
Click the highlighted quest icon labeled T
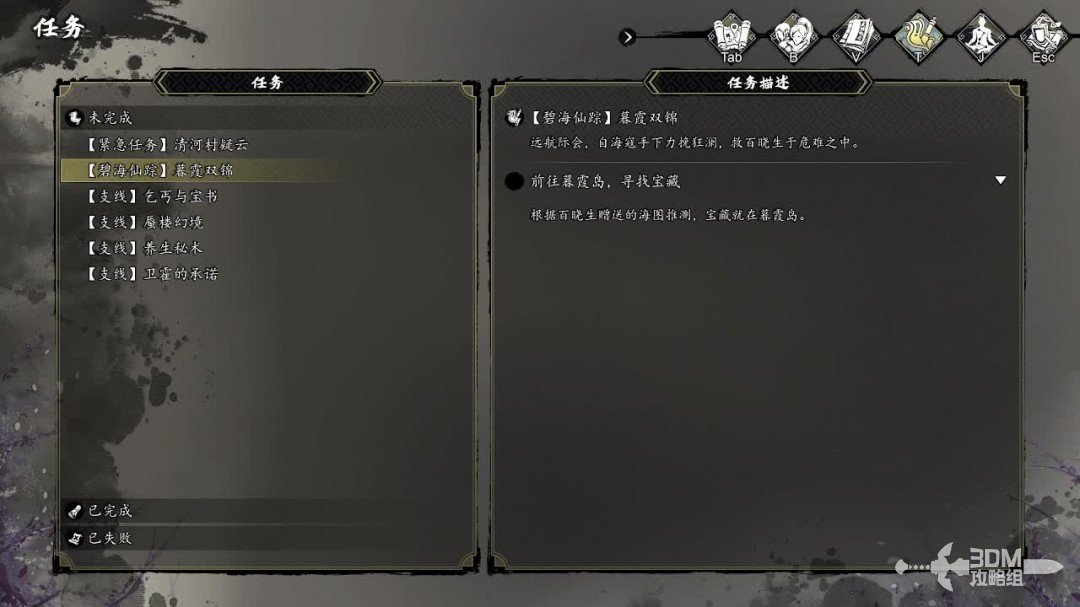click(x=917, y=37)
